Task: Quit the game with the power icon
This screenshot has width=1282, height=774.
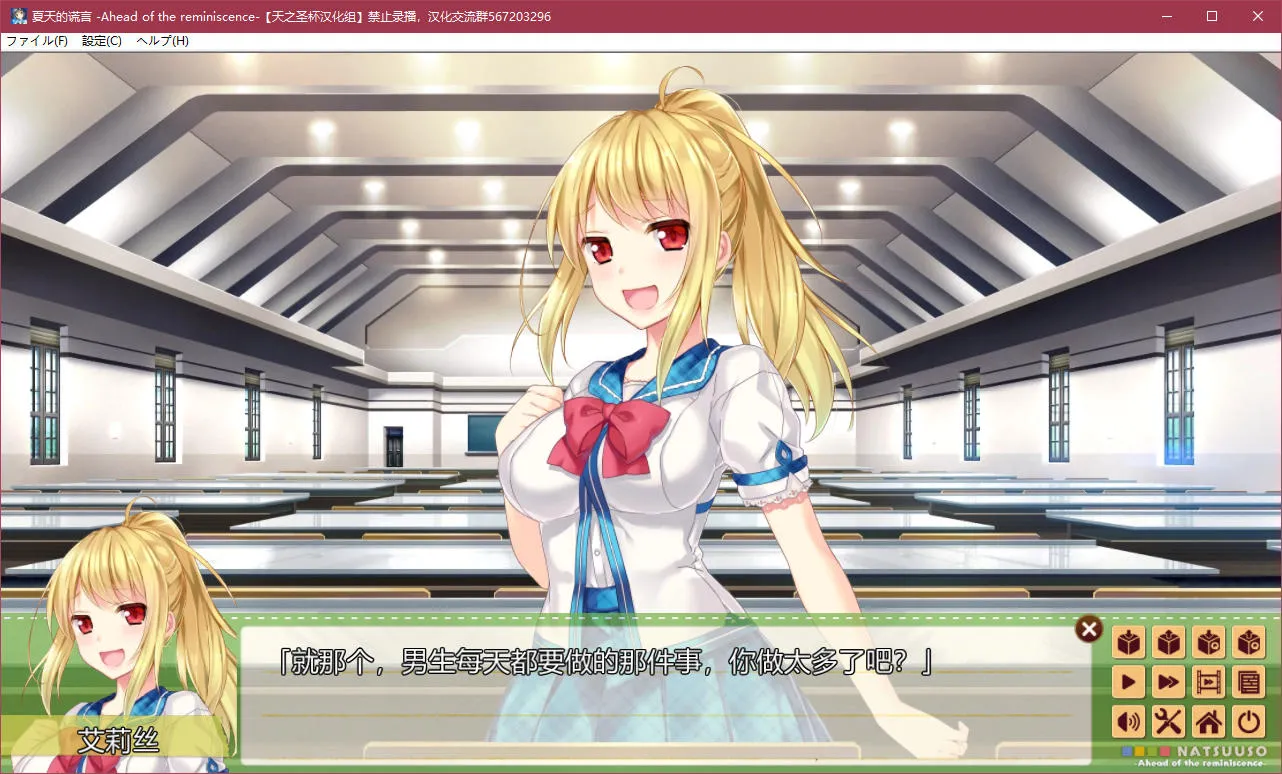Action: 1248,722
